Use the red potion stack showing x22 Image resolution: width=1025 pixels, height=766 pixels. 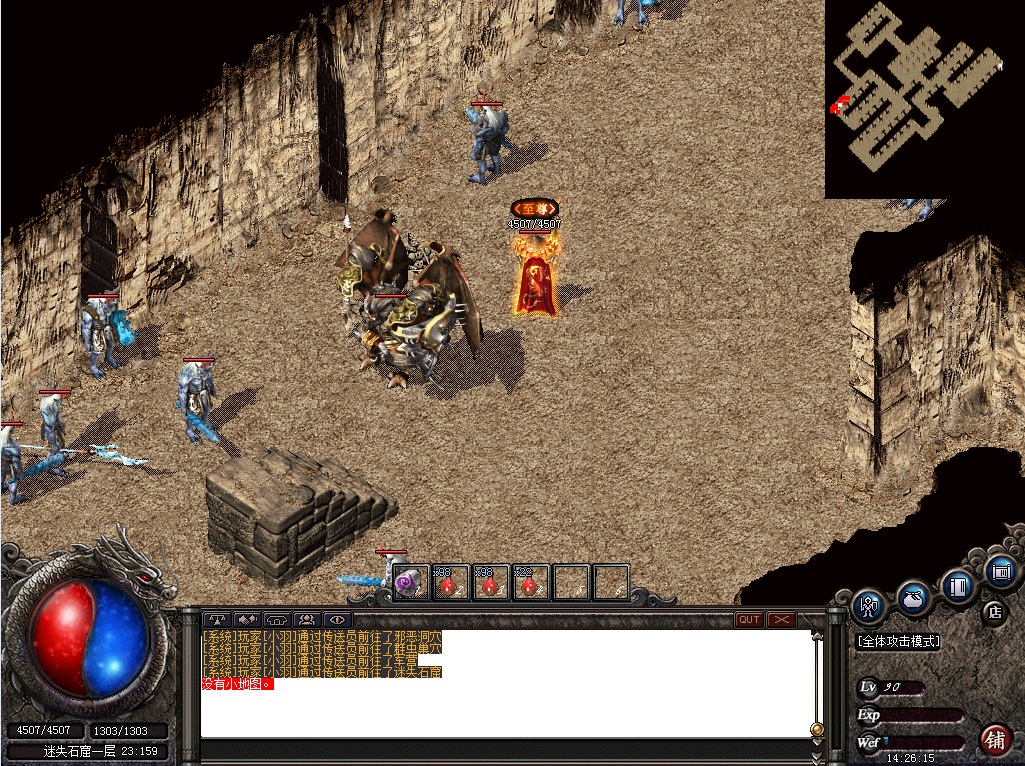(x=531, y=582)
